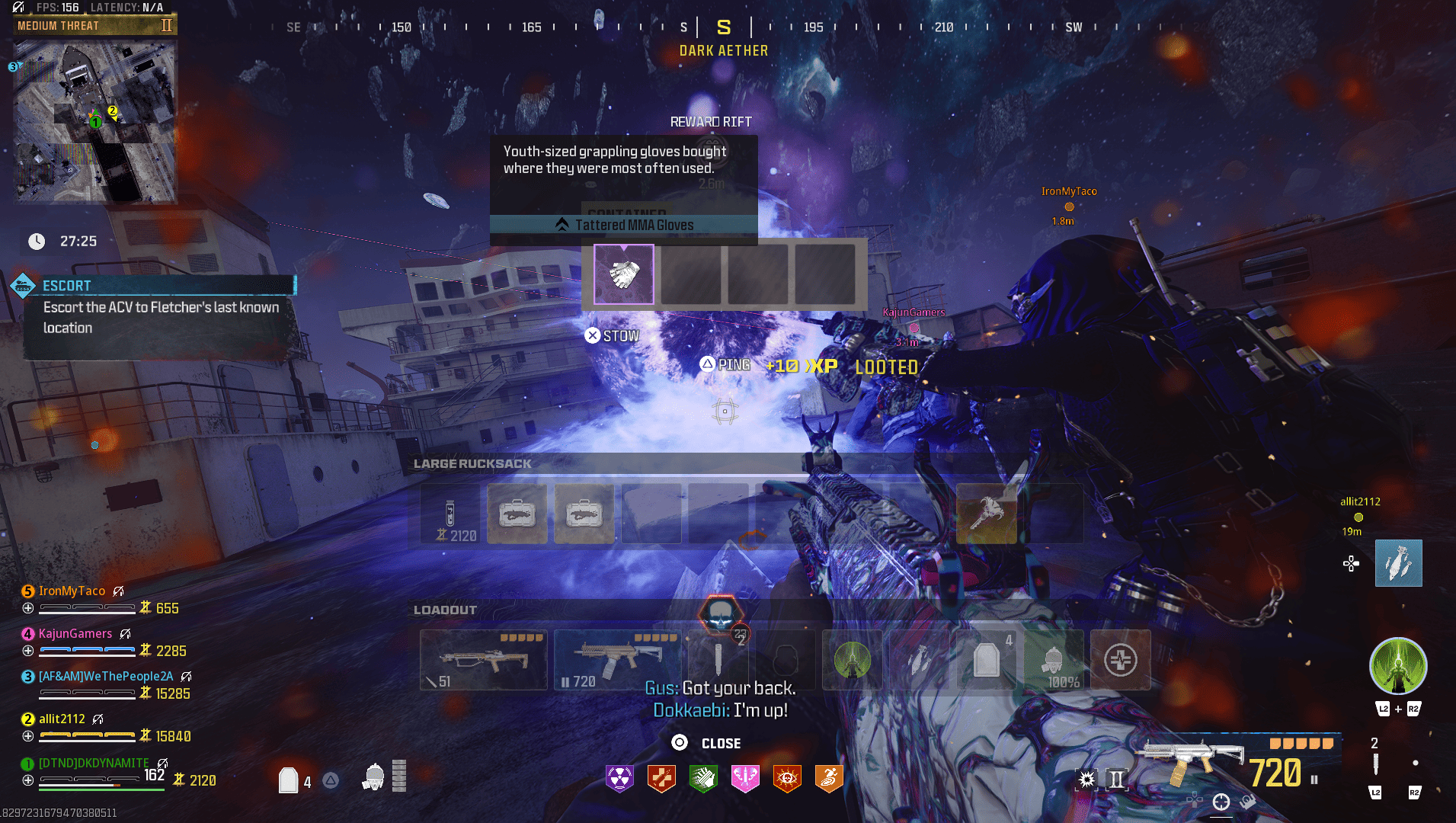Select the Tattered MMA Gloves loot slot

pos(623,274)
